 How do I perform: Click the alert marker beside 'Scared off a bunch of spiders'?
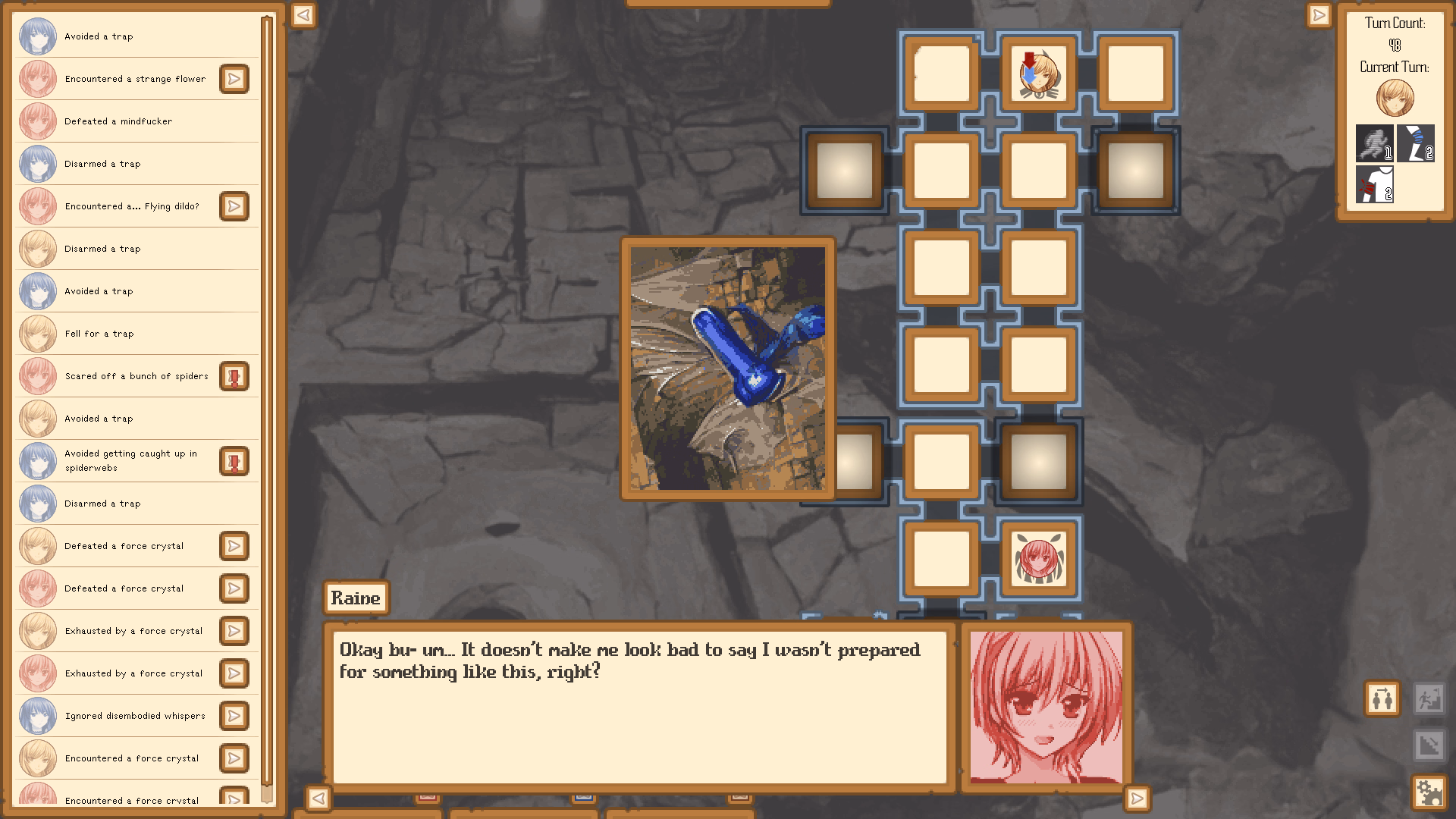[235, 376]
